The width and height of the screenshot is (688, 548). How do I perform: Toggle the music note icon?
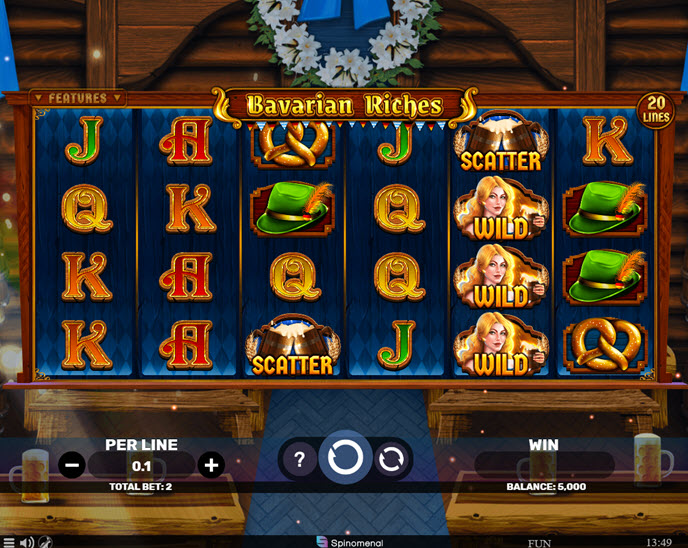coord(45,542)
